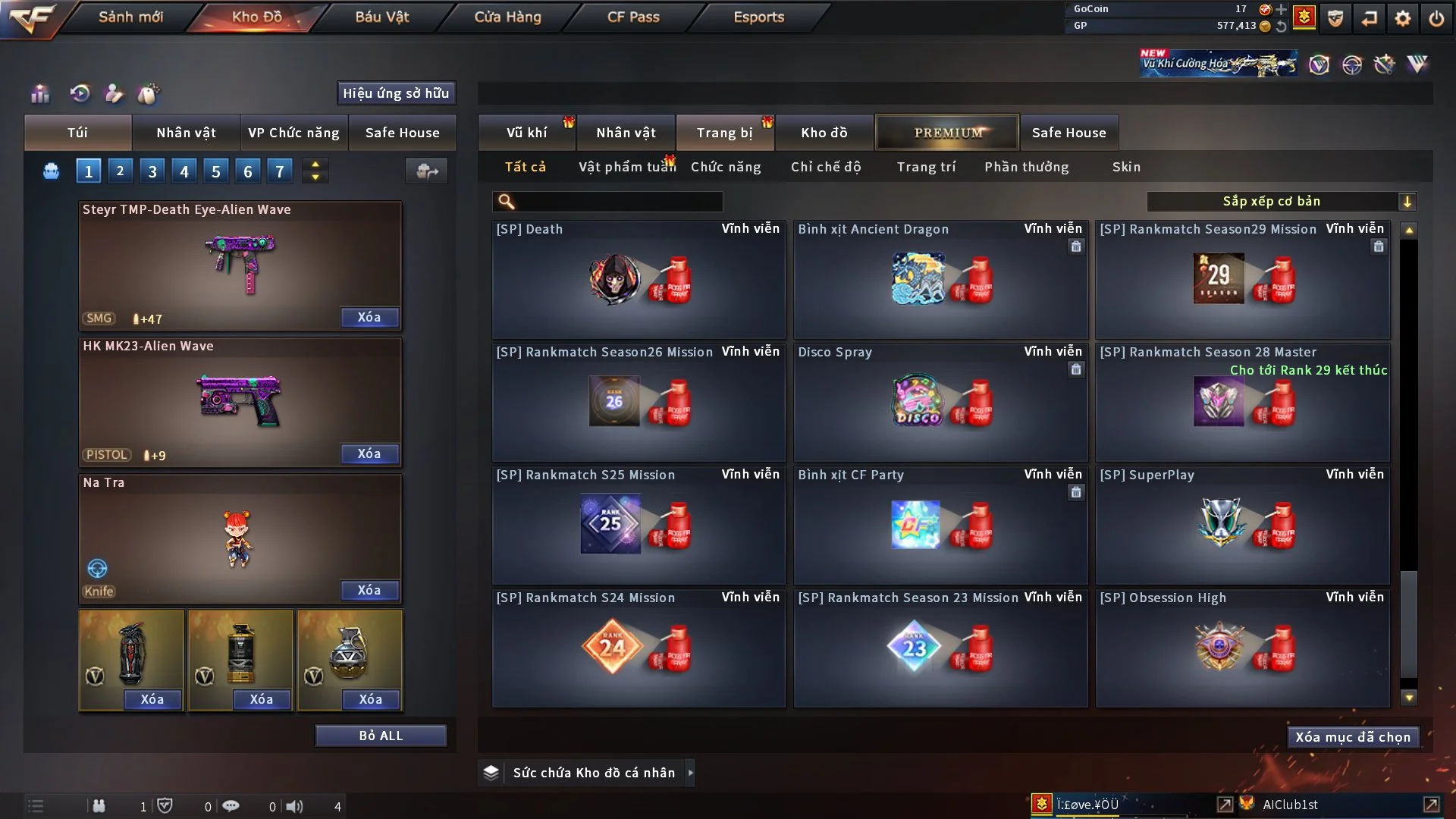Open the Sắp xếp cơ bản sort dropdown

pyautogui.click(x=1281, y=202)
